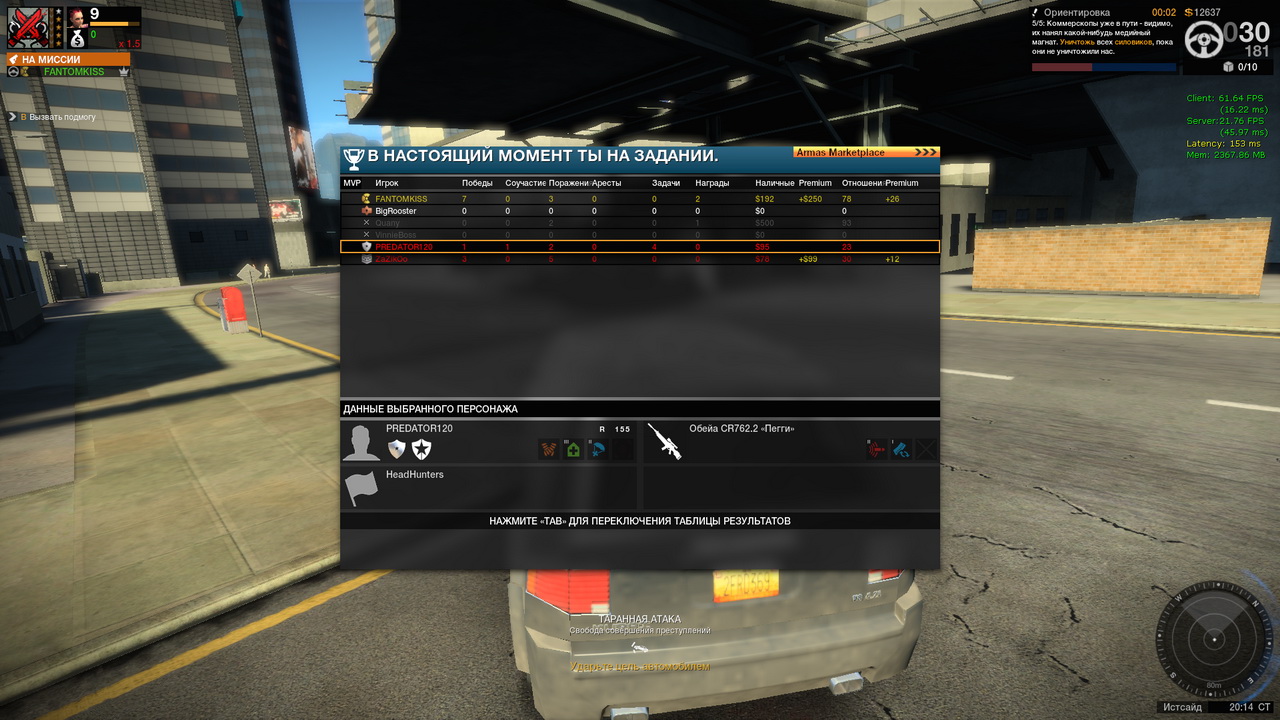
Task: Click the sniper rifle weapon icon
Action: pos(664,441)
